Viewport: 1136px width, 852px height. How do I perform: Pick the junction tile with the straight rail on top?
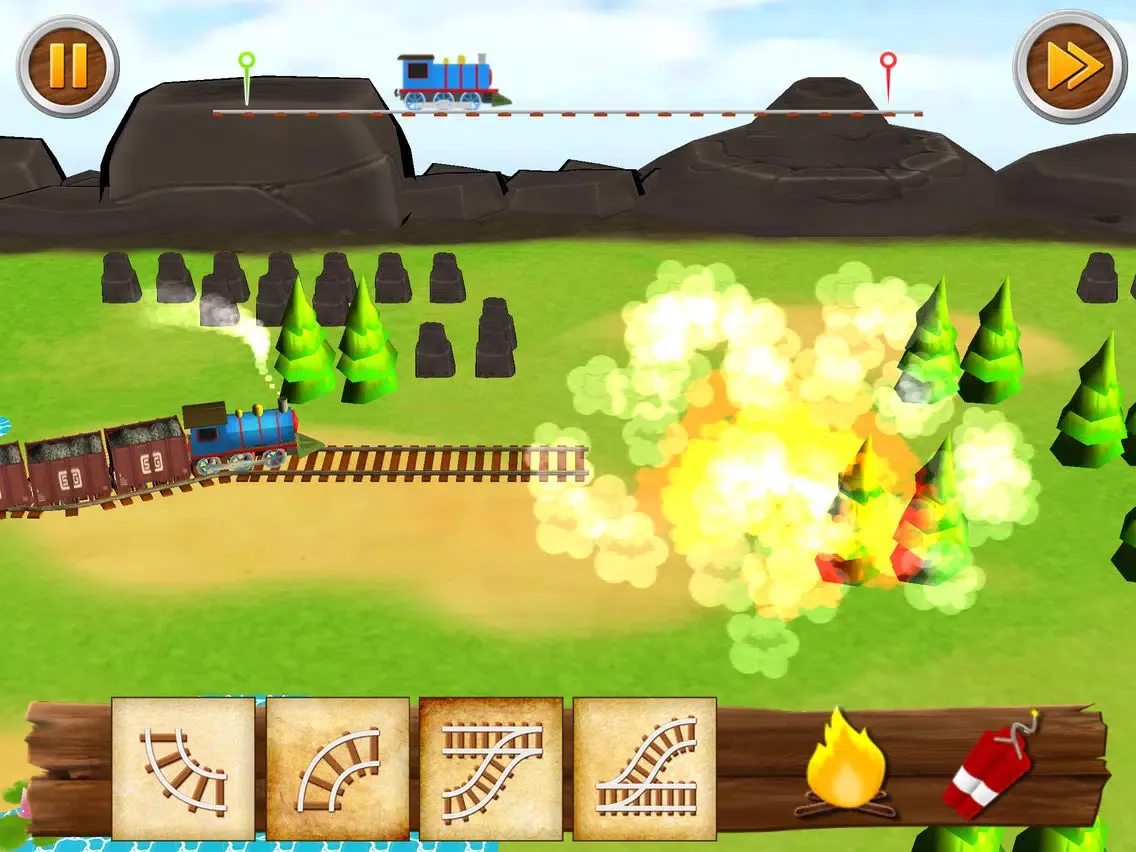pos(491,768)
